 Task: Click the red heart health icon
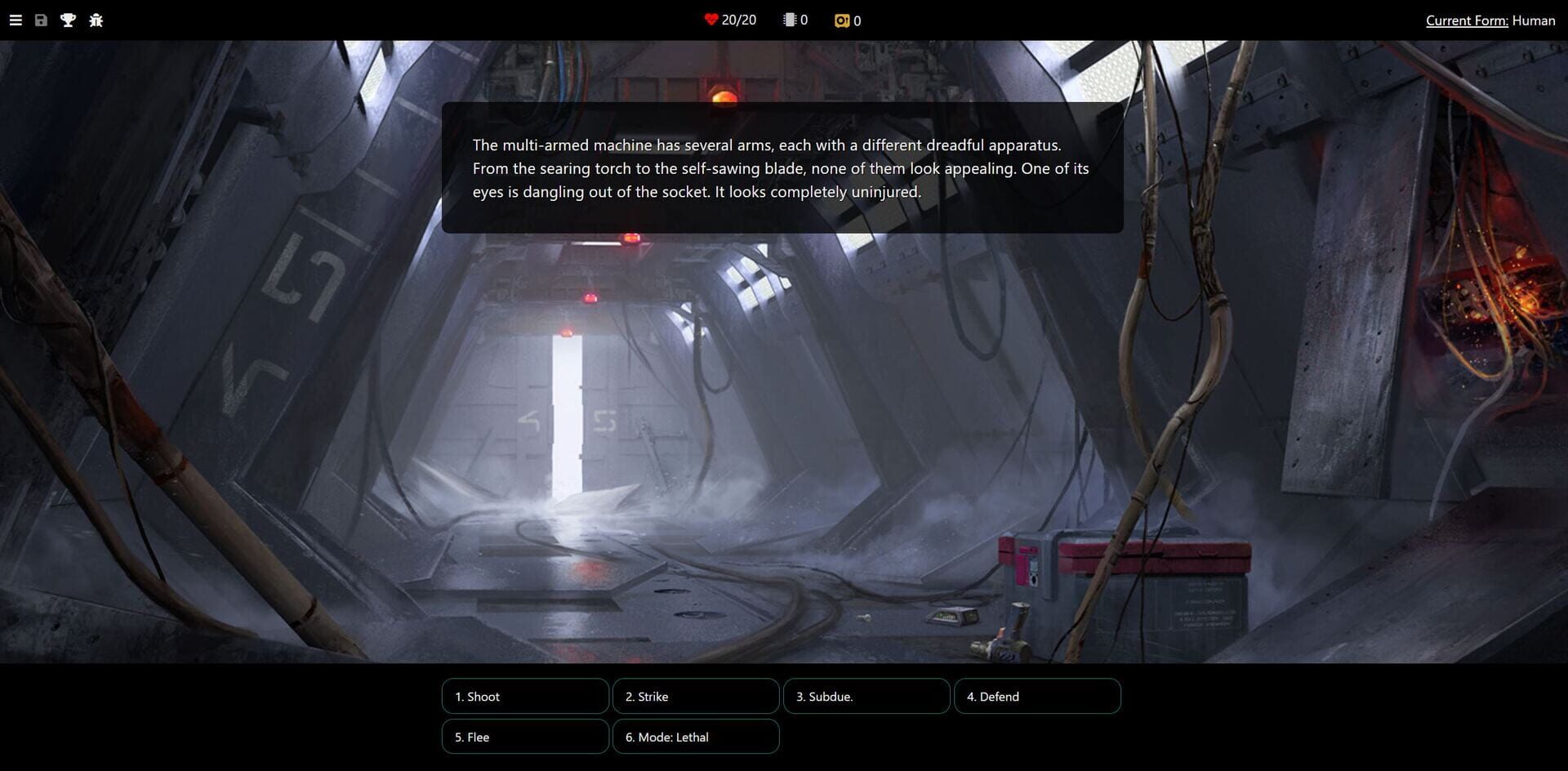pos(710,19)
